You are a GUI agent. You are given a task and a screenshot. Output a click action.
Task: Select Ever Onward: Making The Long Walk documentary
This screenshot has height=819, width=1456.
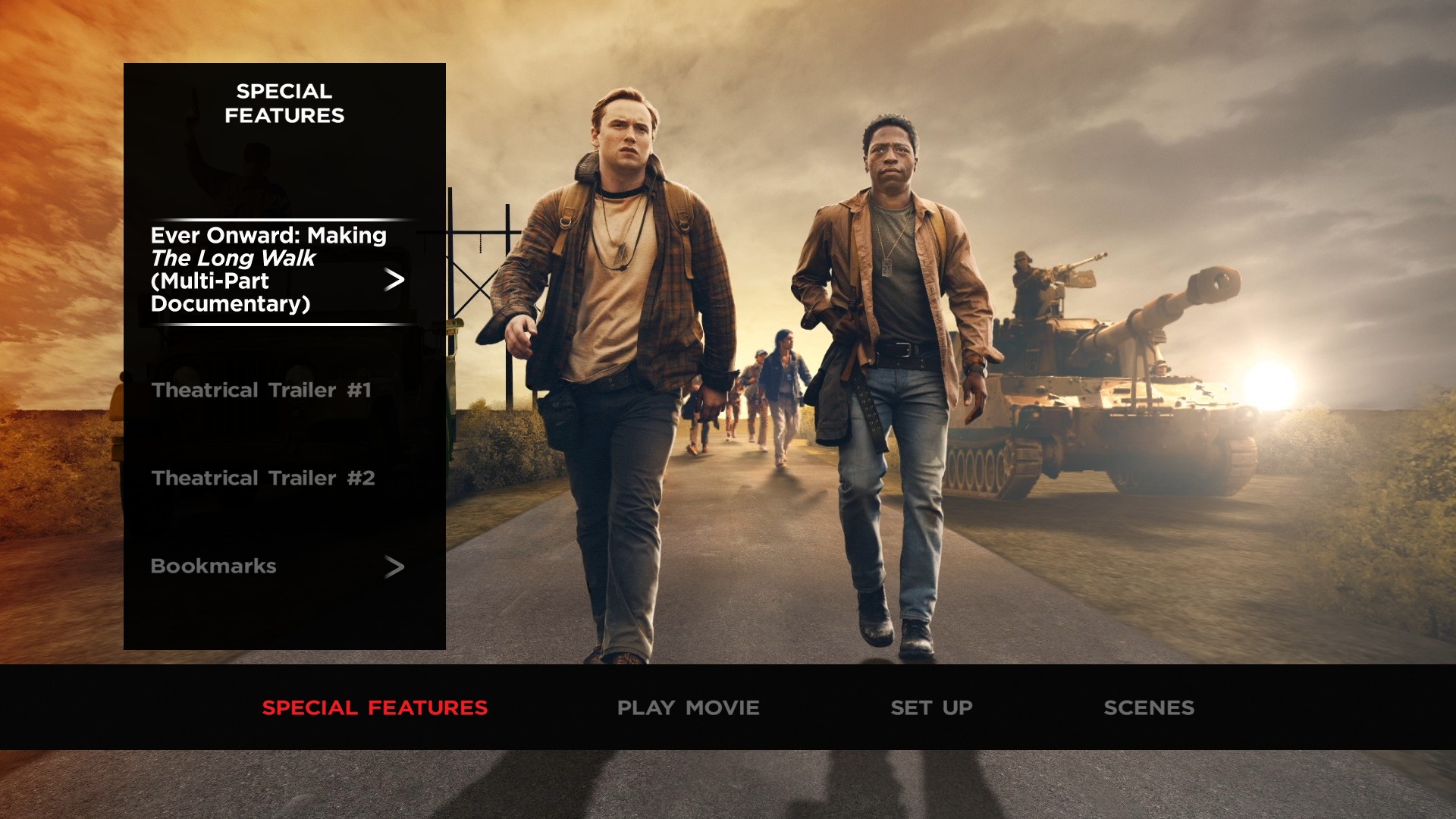point(269,269)
